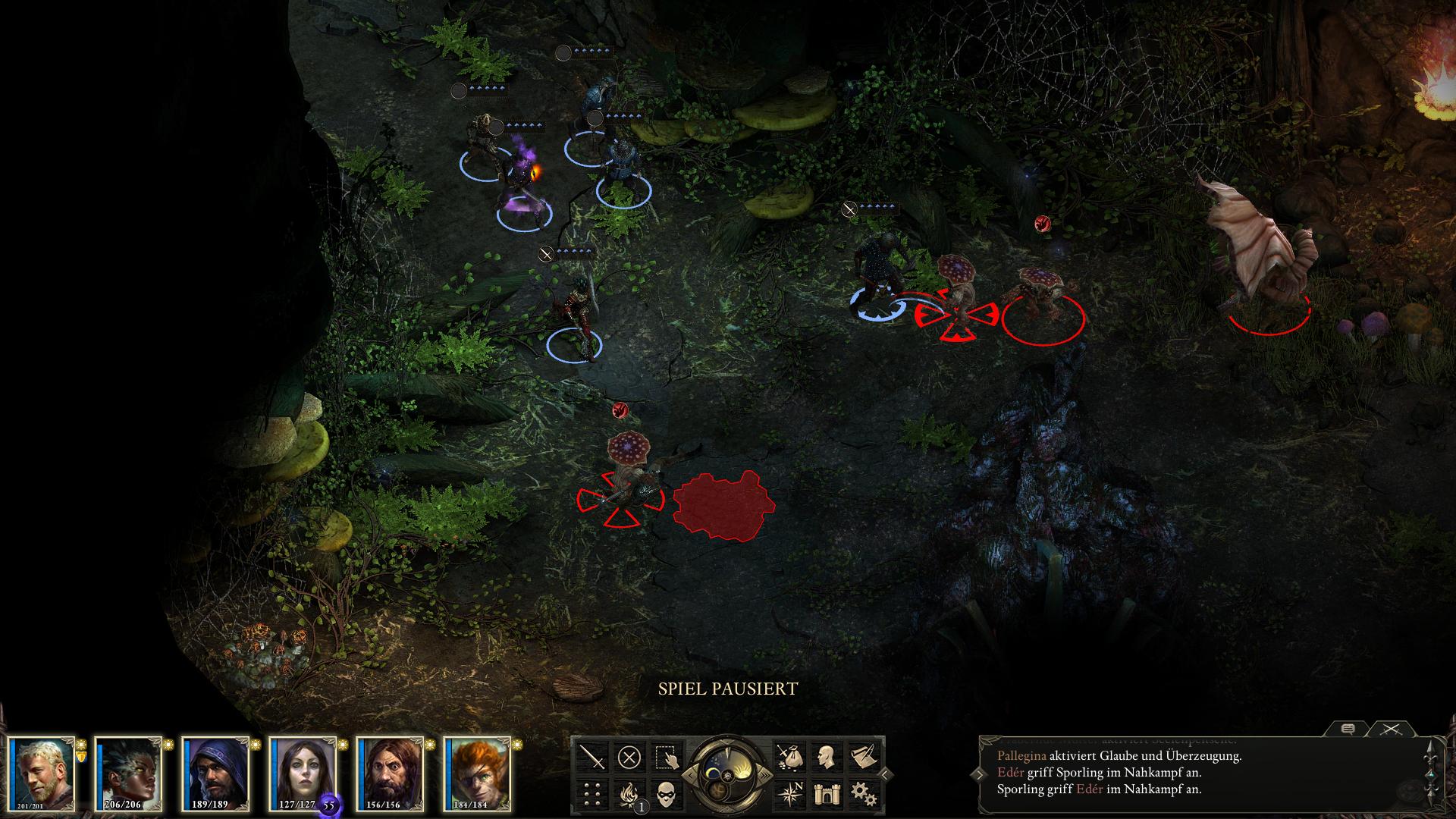1456x819 pixels.
Task: Open the party formation dots menu
Action: (x=591, y=794)
